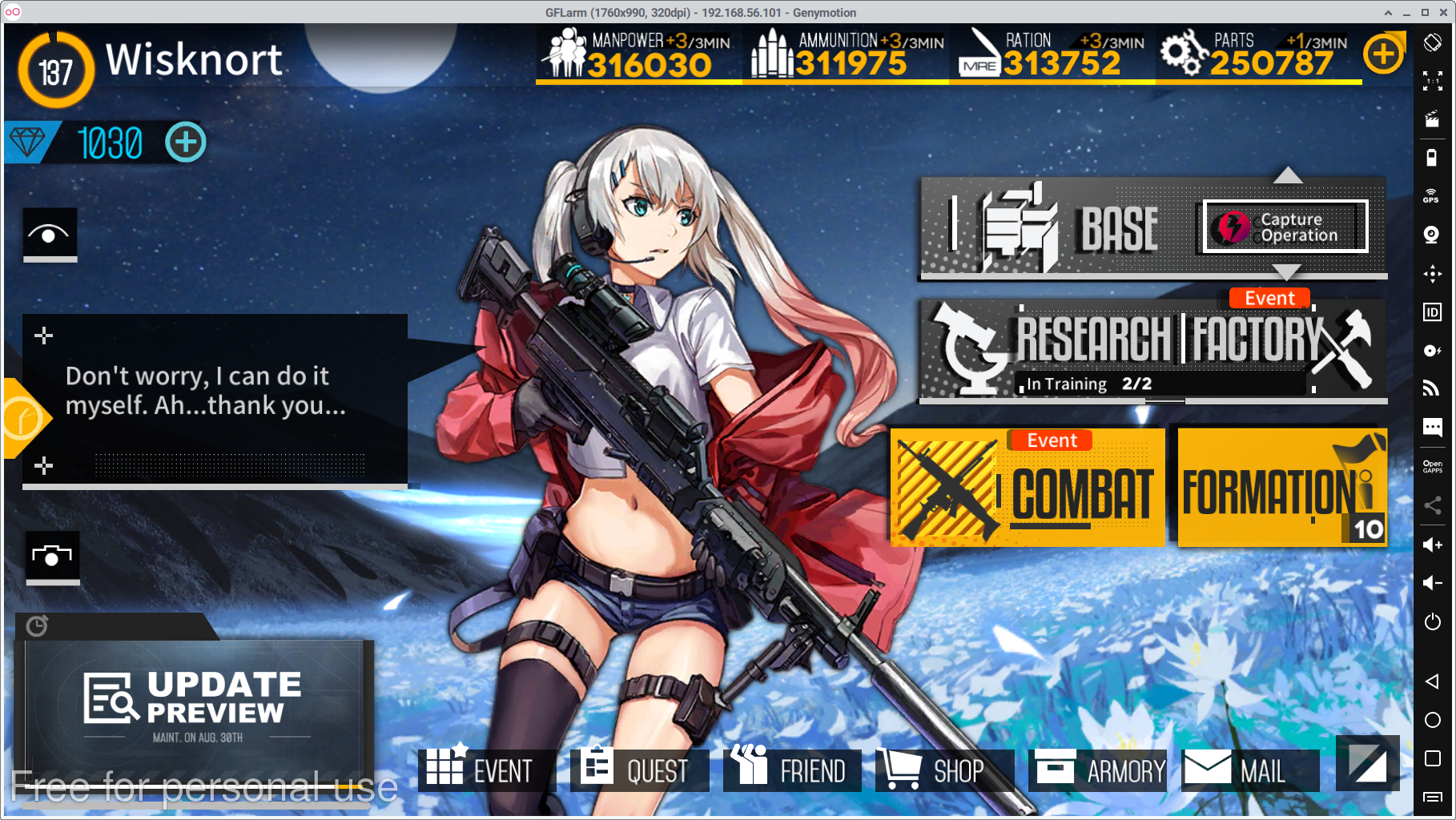Click the Genymotion volume up button
The image size is (1456, 820).
pyautogui.click(x=1432, y=545)
